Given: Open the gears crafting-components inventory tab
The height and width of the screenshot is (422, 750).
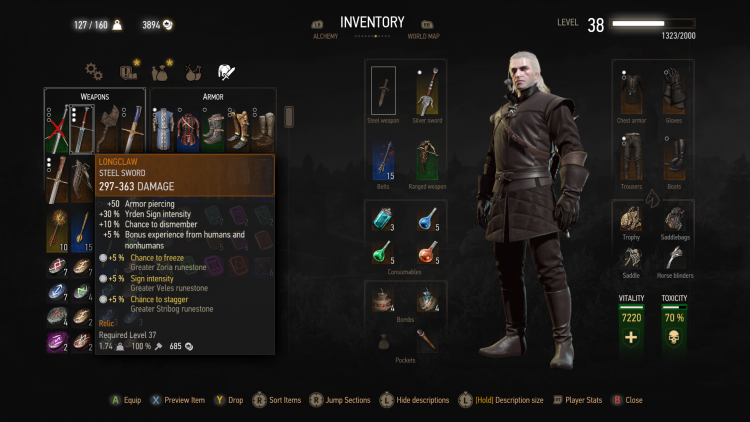Looking at the screenshot, I should pyautogui.click(x=94, y=71).
